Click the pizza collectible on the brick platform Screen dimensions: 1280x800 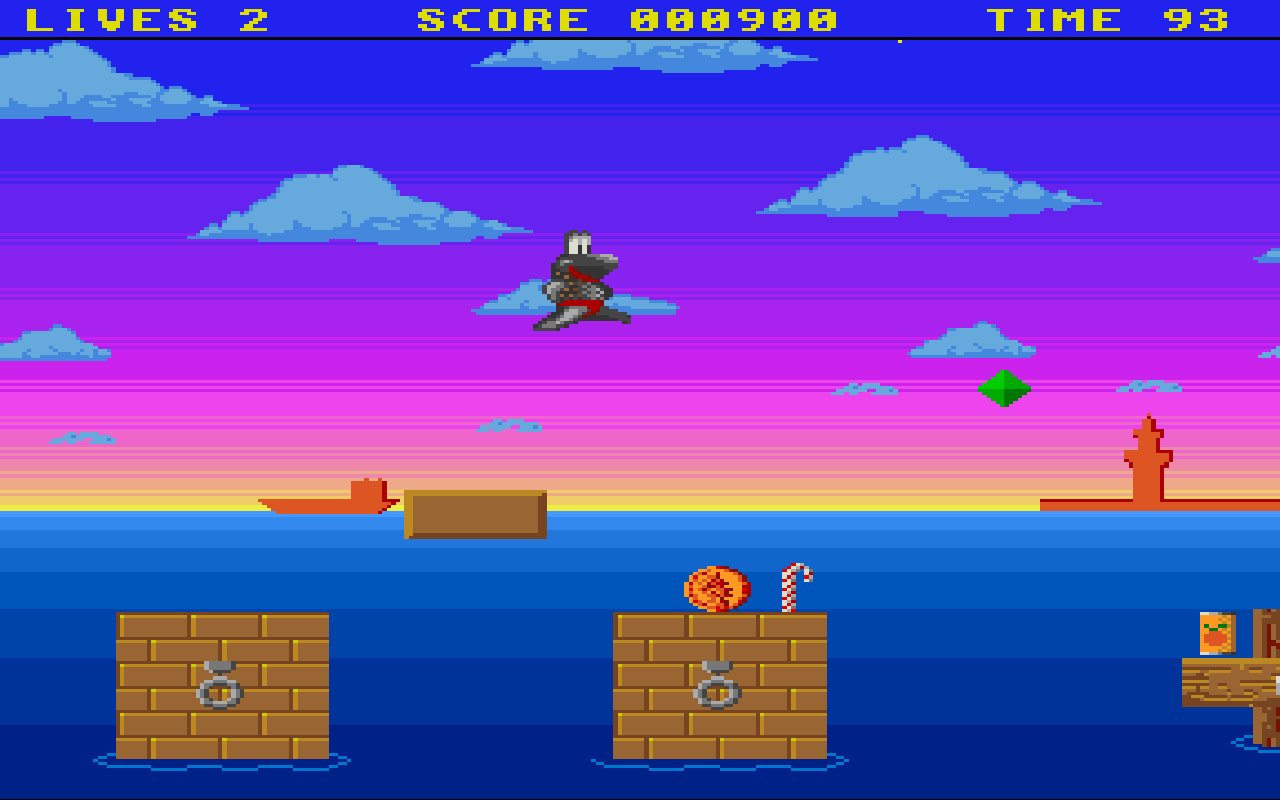[x=718, y=589]
